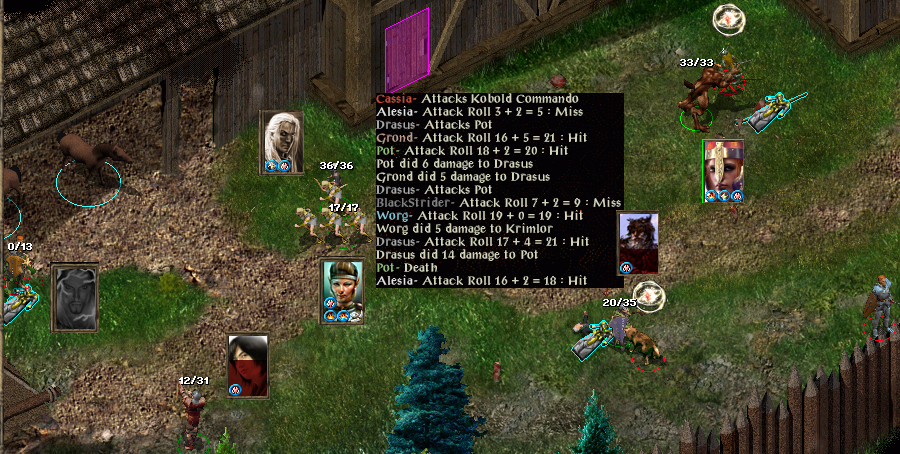This screenshot has width=900, height=454.
Task: Choose the red-helmeted warrior portrait
Action: tap(722, 165)
